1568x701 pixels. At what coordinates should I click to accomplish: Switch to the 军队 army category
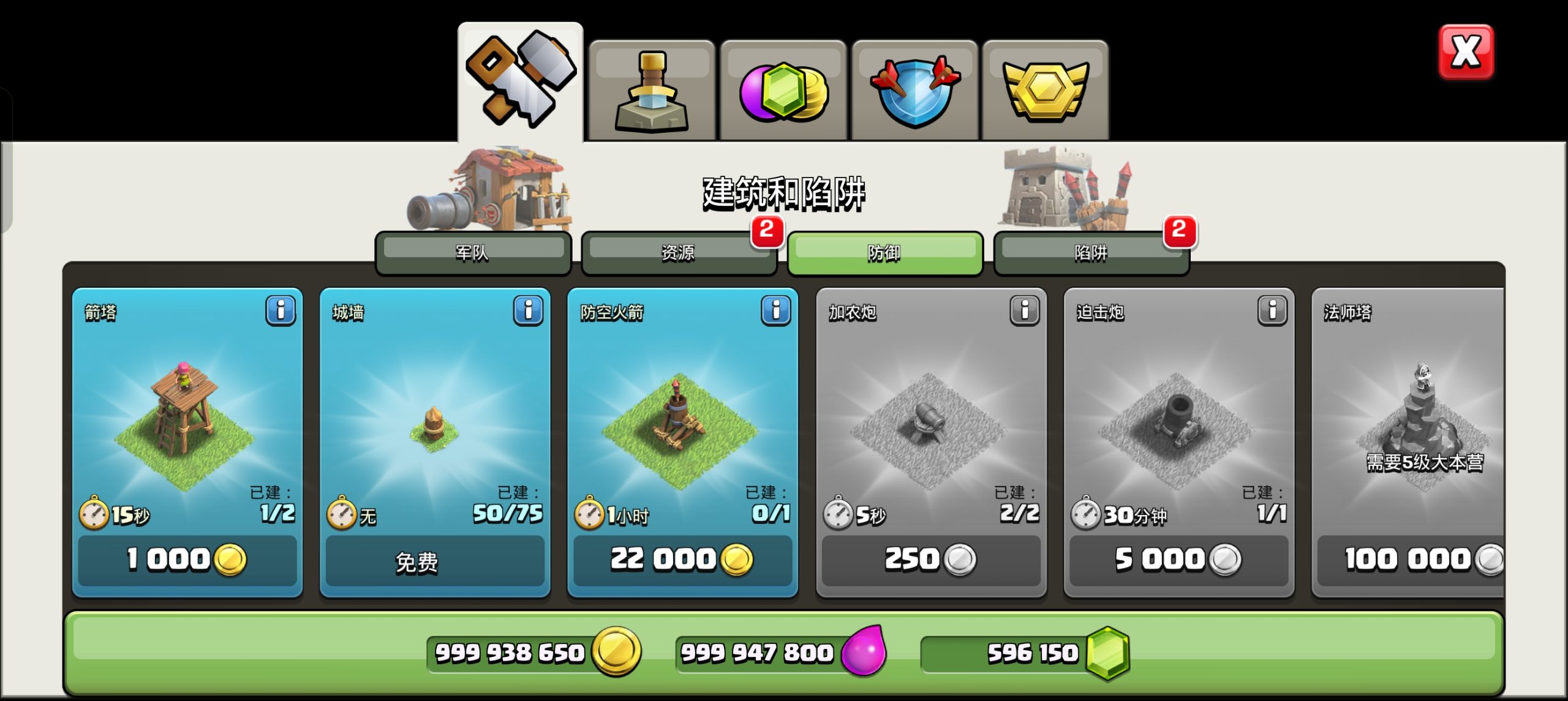point(473,252)
